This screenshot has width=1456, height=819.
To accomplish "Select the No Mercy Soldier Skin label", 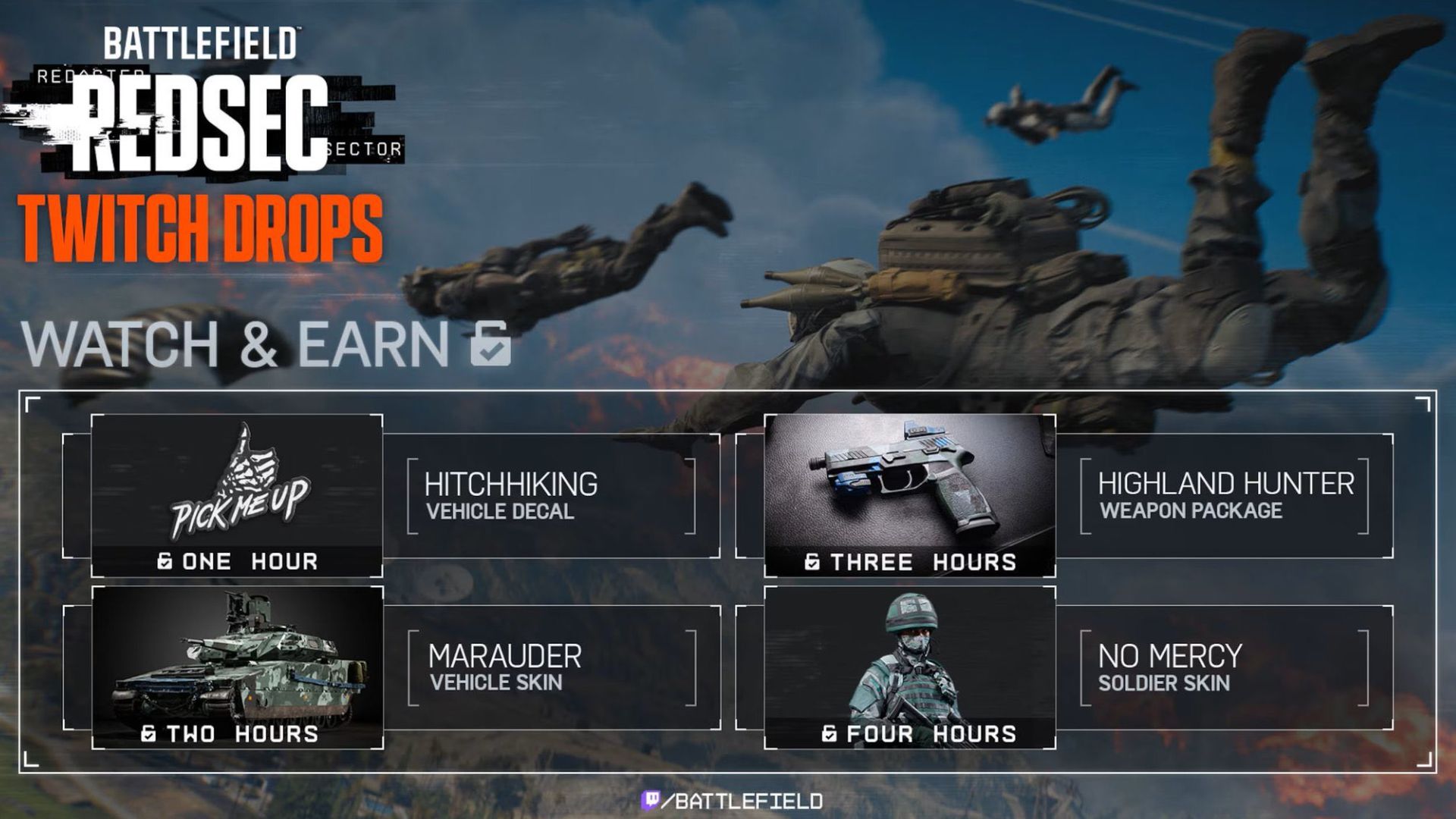I will [1169, 667].
